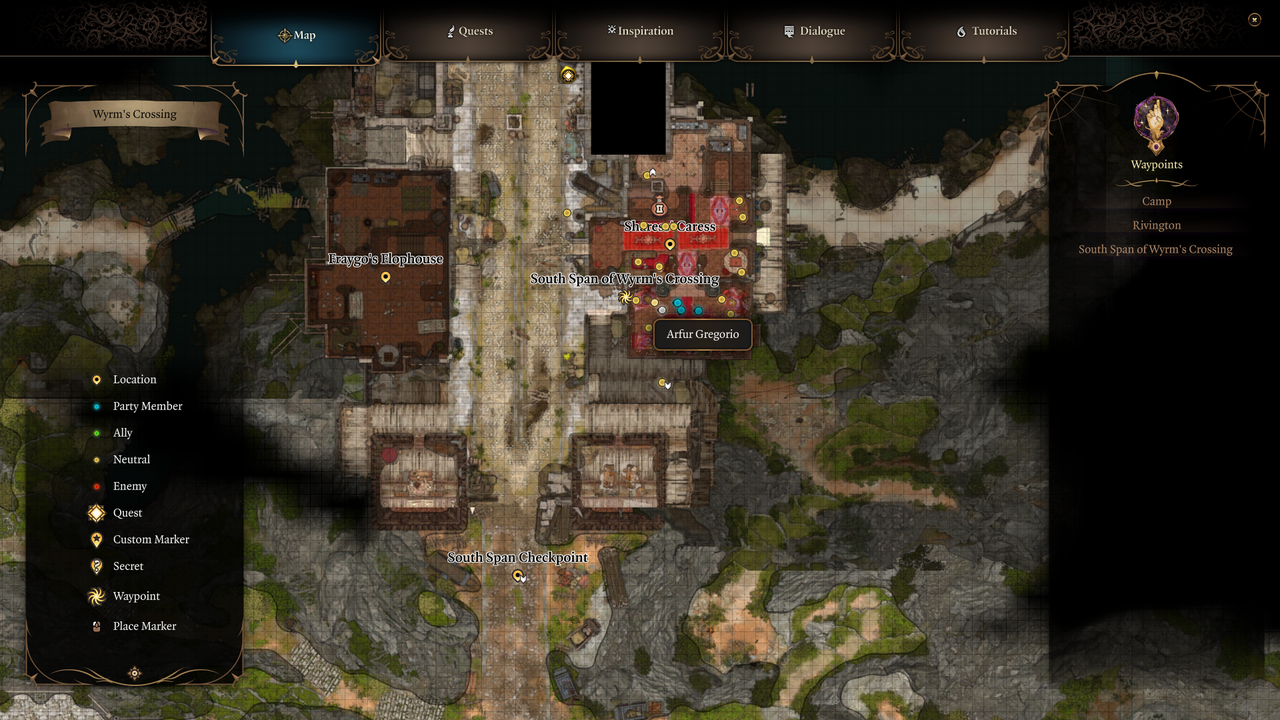
Task: Select the Enemy marker icon in the legend
Action: click(x=96, y=486)
